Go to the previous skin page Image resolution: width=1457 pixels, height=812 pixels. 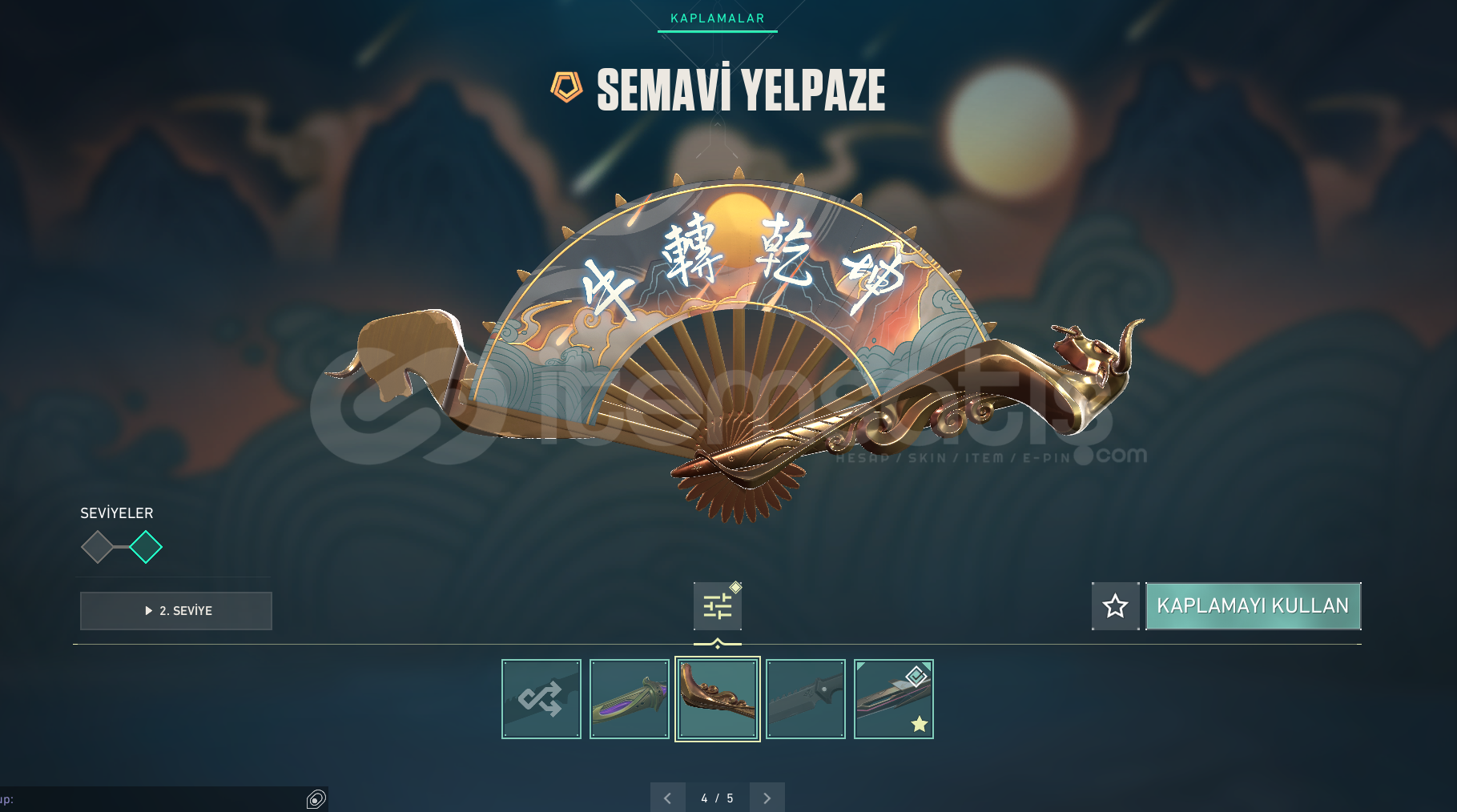pyautogui.click(x=668, y=798)
